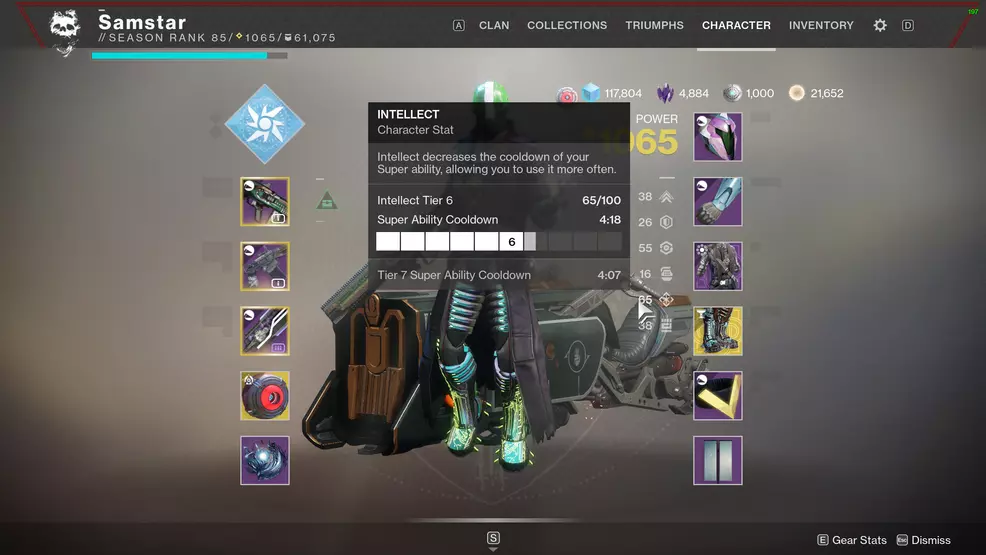Open the red Ghost shell slot
Viewport: 986px width, 555px height.
pyautogui.click(x=265, y=396)
